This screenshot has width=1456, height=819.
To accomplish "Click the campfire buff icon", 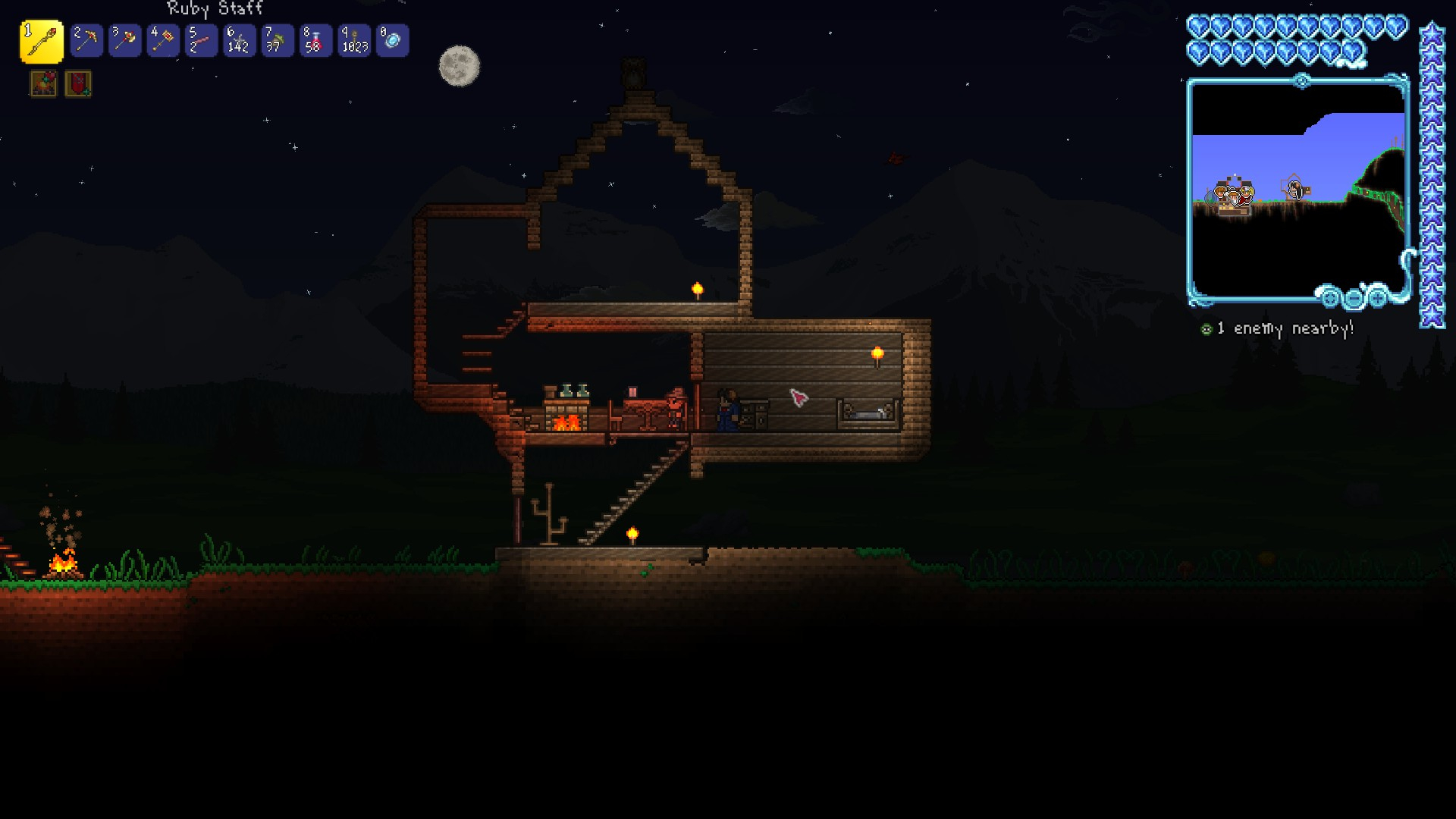I will point(43,83).
